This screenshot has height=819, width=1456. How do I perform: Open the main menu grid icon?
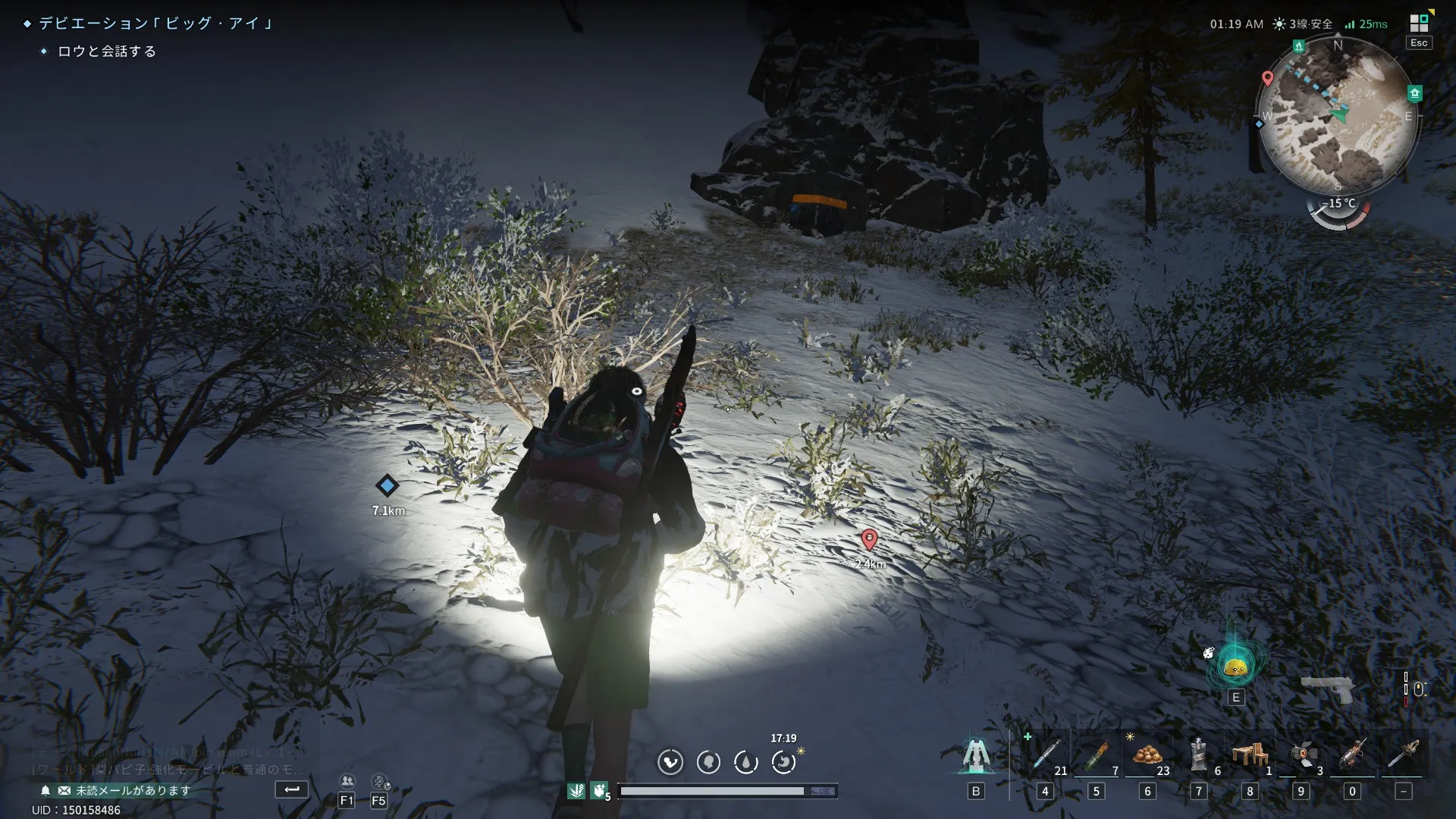1419,23
